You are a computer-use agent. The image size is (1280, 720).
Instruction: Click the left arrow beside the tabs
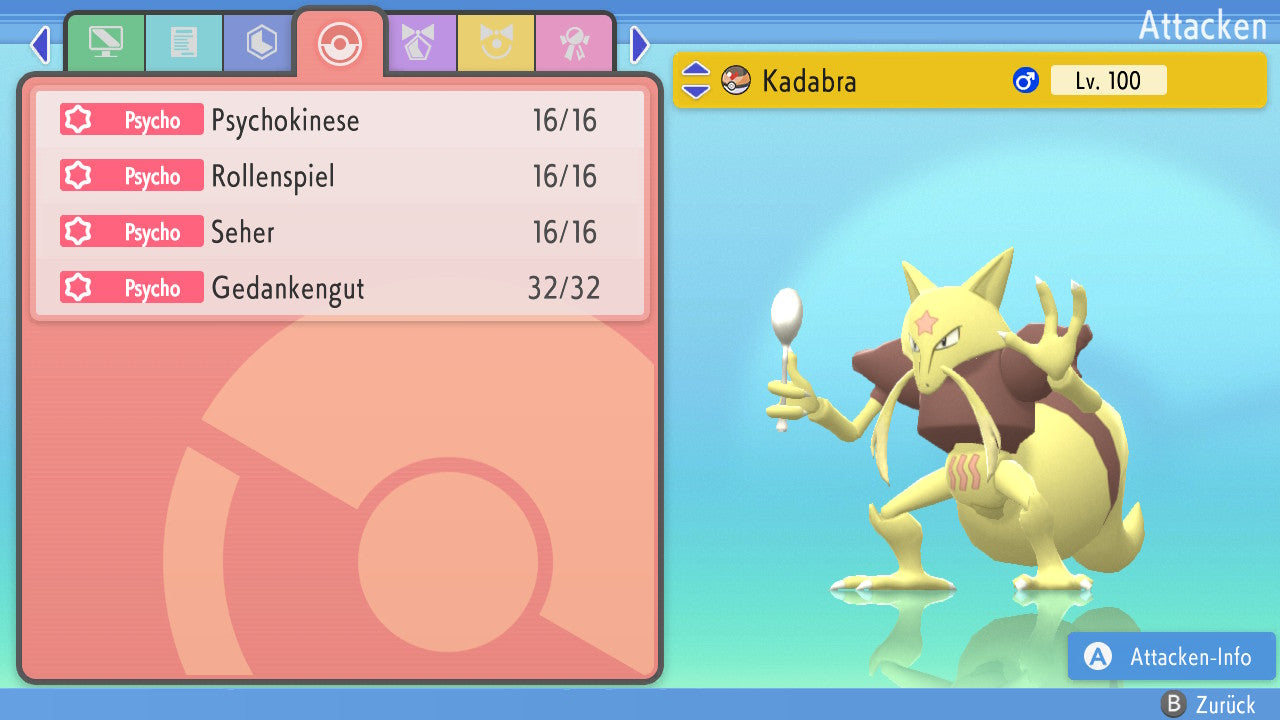coord(40,44)
